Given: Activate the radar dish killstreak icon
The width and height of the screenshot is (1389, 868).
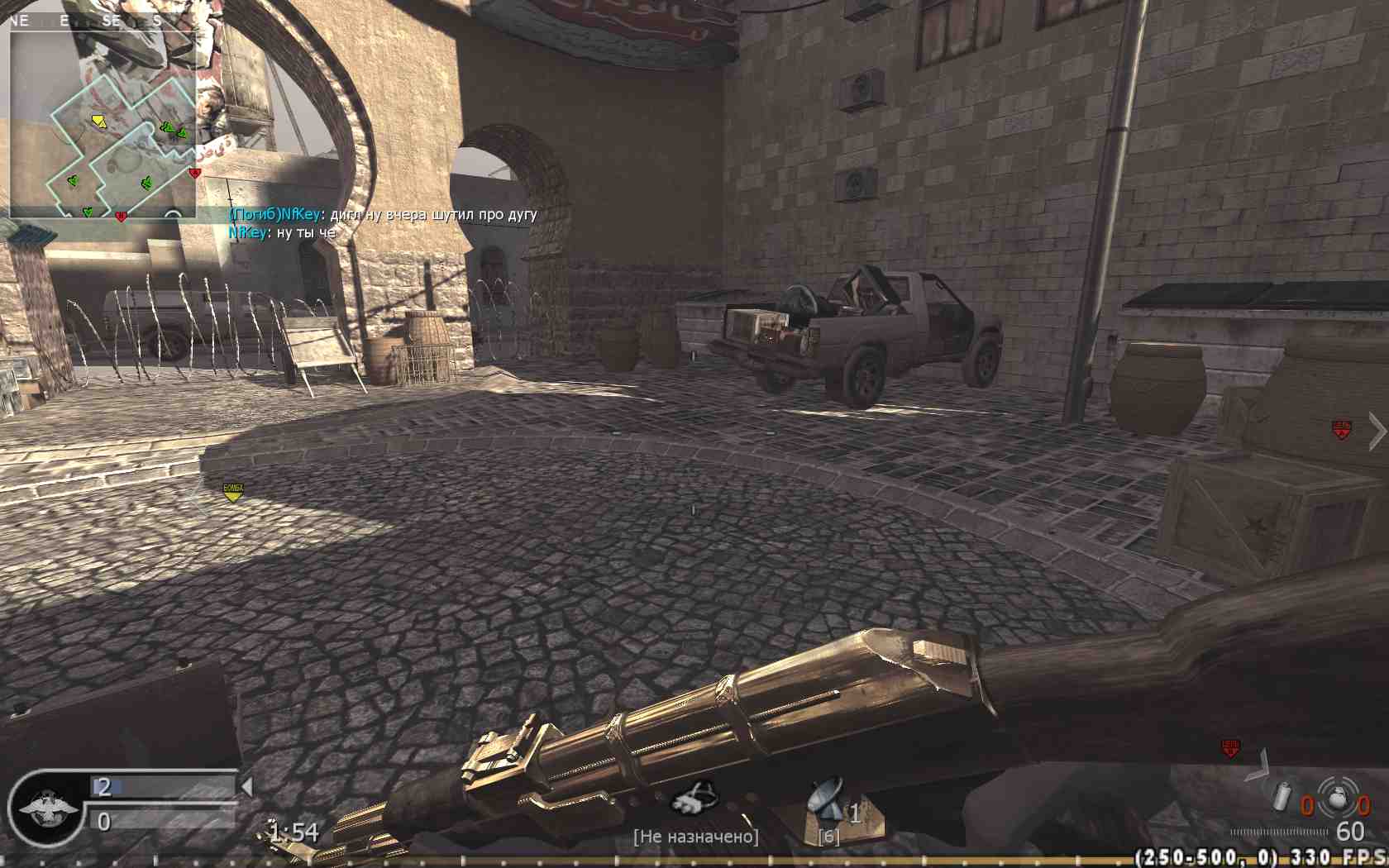Looking at the screenshot, I should click(x=823, y=799).
